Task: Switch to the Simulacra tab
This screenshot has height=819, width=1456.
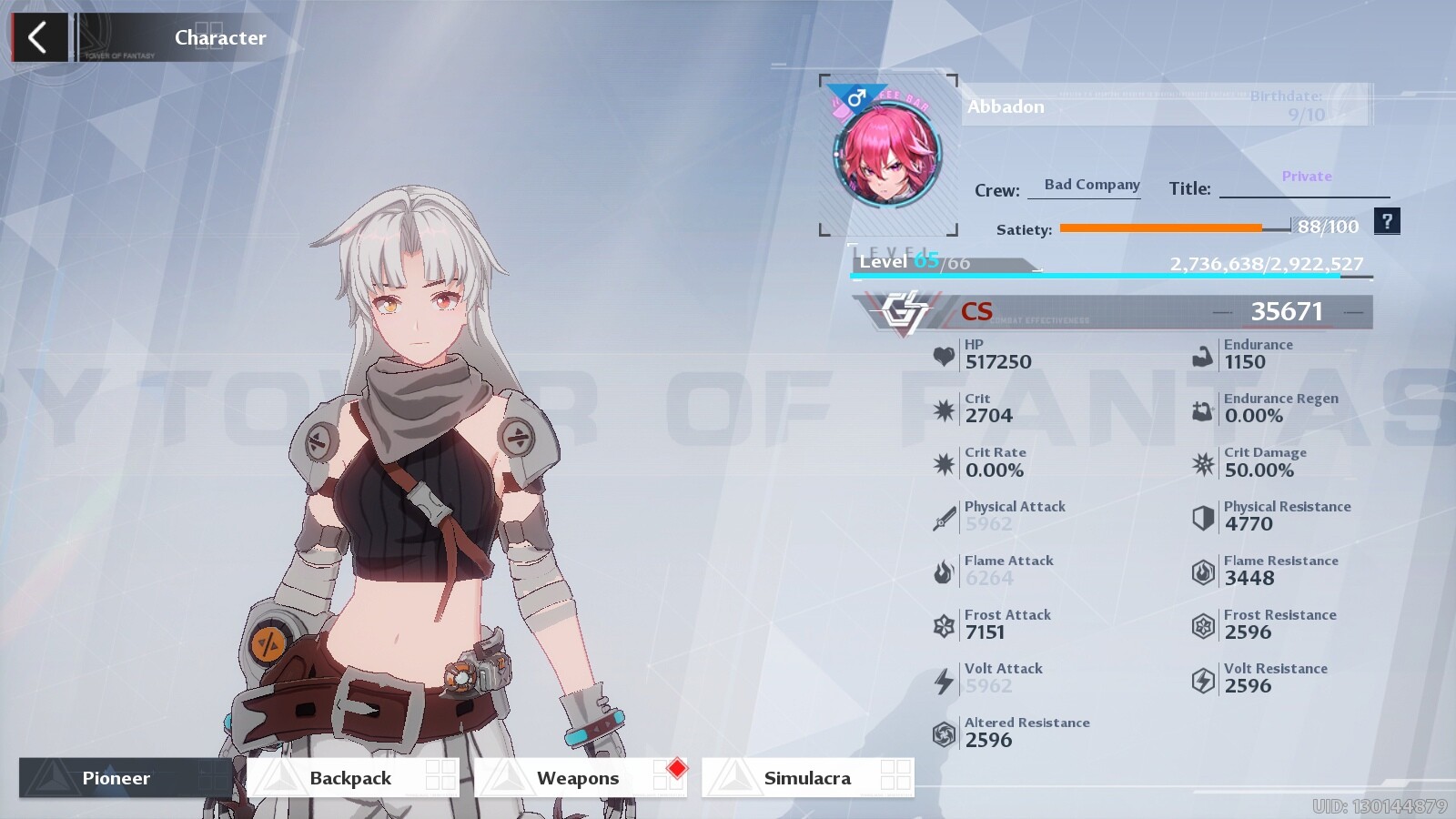Action: (x=807, y=778)
